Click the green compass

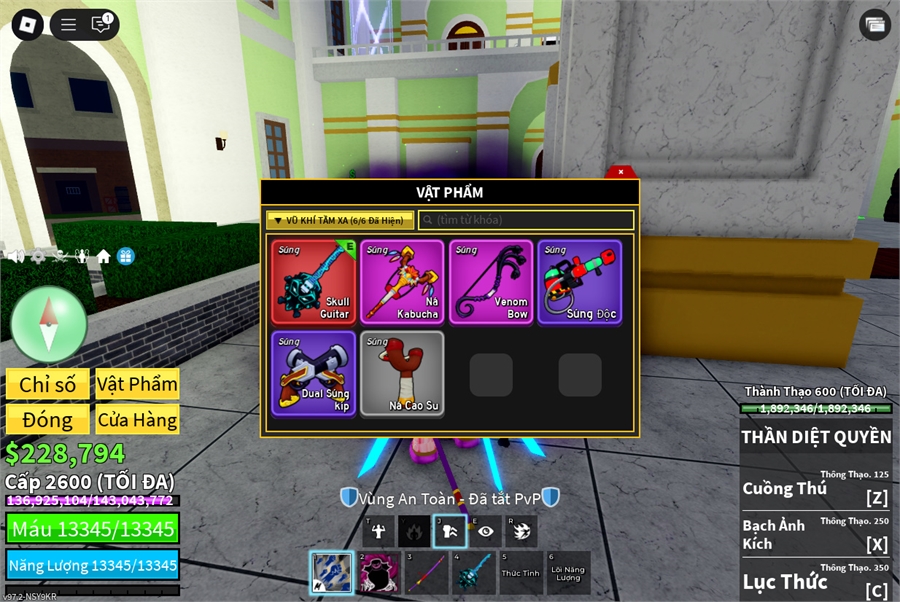tap(49, 324)
